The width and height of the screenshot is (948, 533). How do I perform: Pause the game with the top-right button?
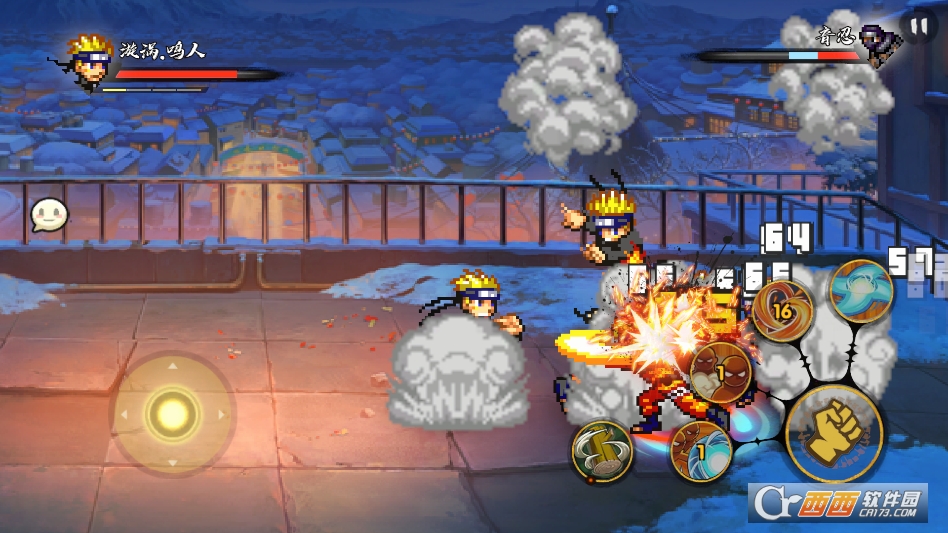click(x=918, y=26)
